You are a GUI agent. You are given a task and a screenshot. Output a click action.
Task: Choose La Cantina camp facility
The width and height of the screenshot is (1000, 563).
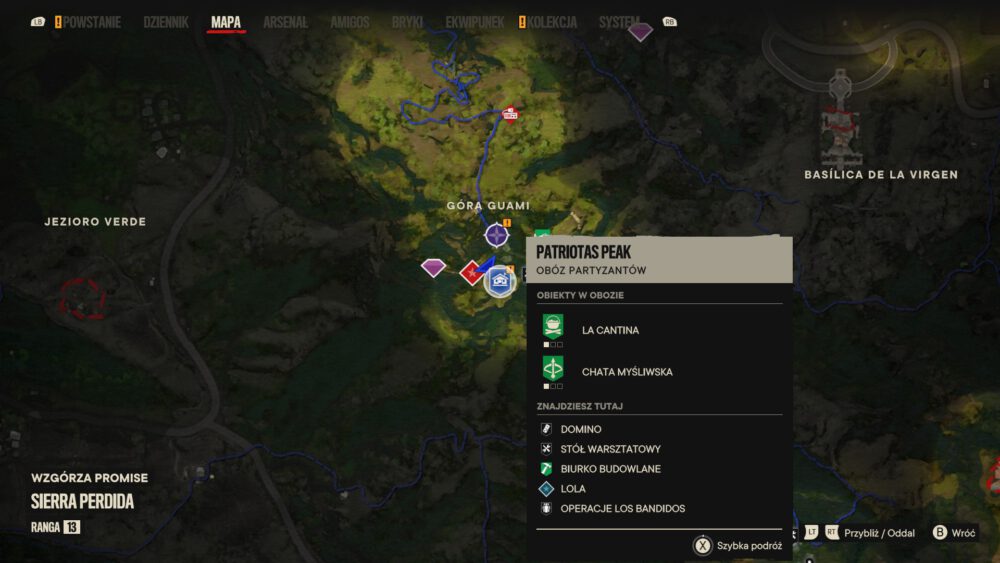point(610,330)
